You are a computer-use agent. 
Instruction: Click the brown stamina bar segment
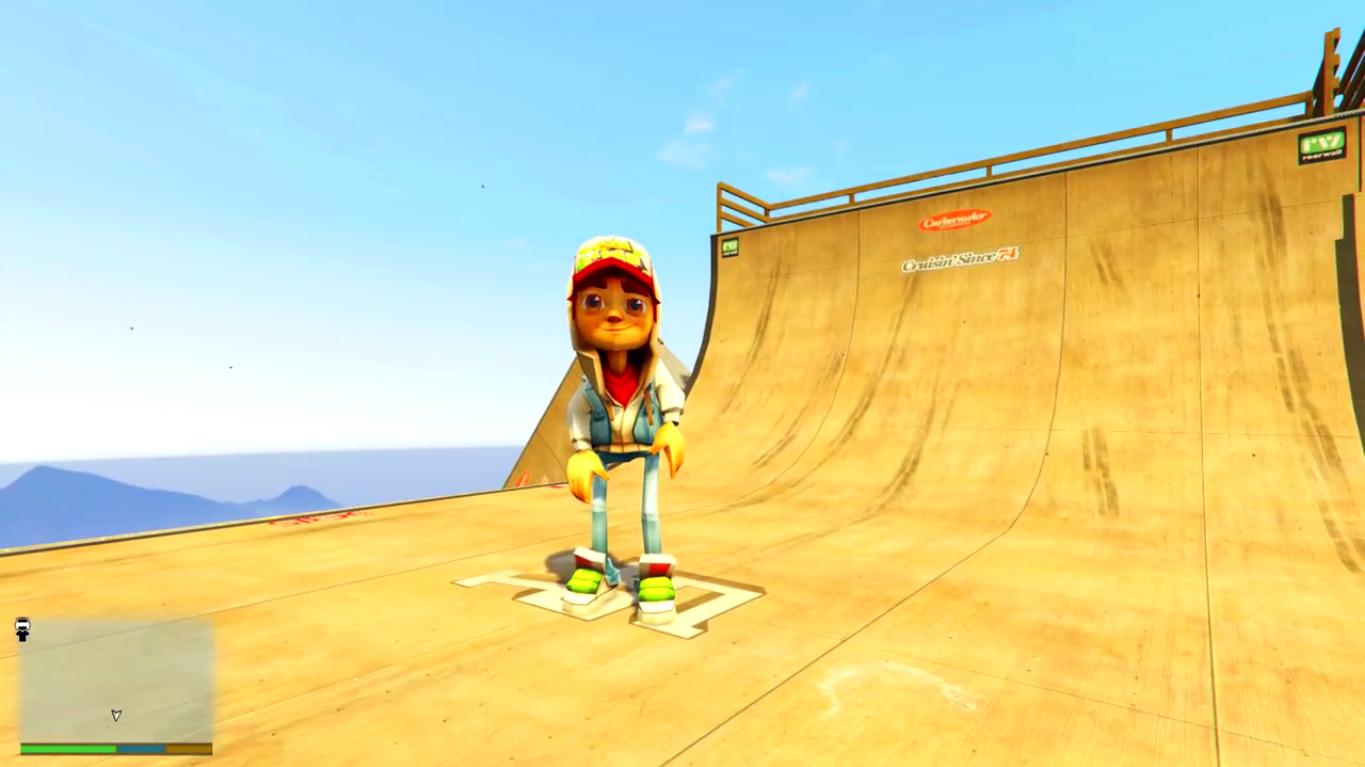point(190,747)
